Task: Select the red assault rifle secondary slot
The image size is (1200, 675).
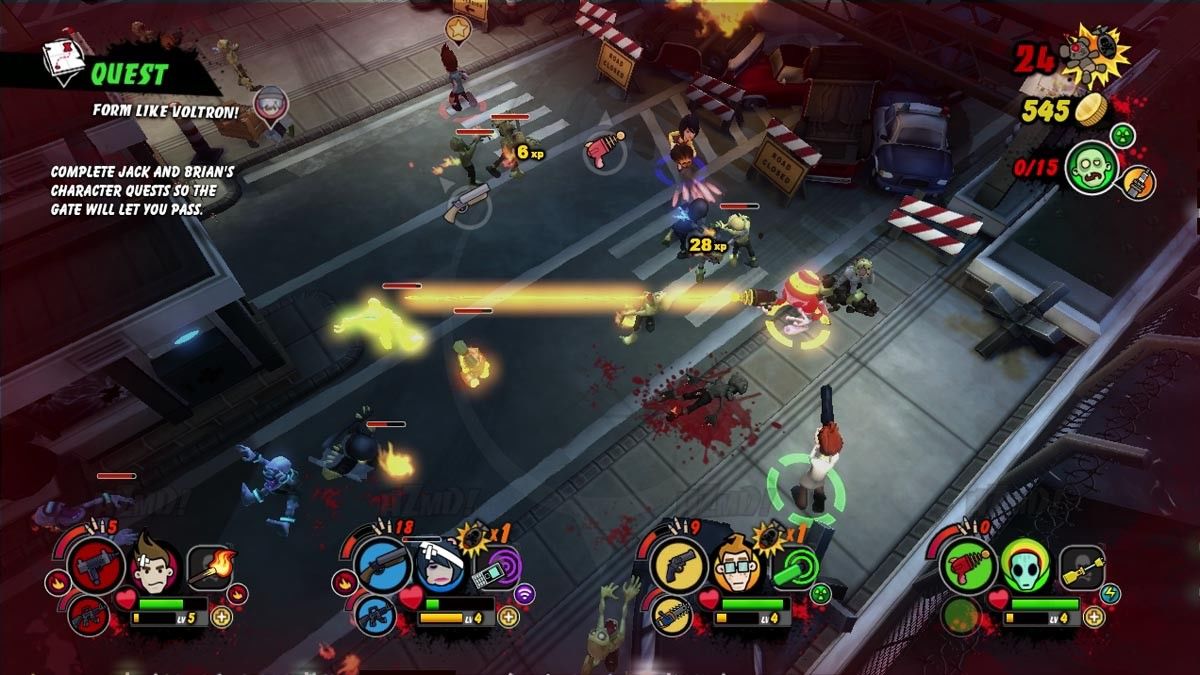Action: coord(89,614)
